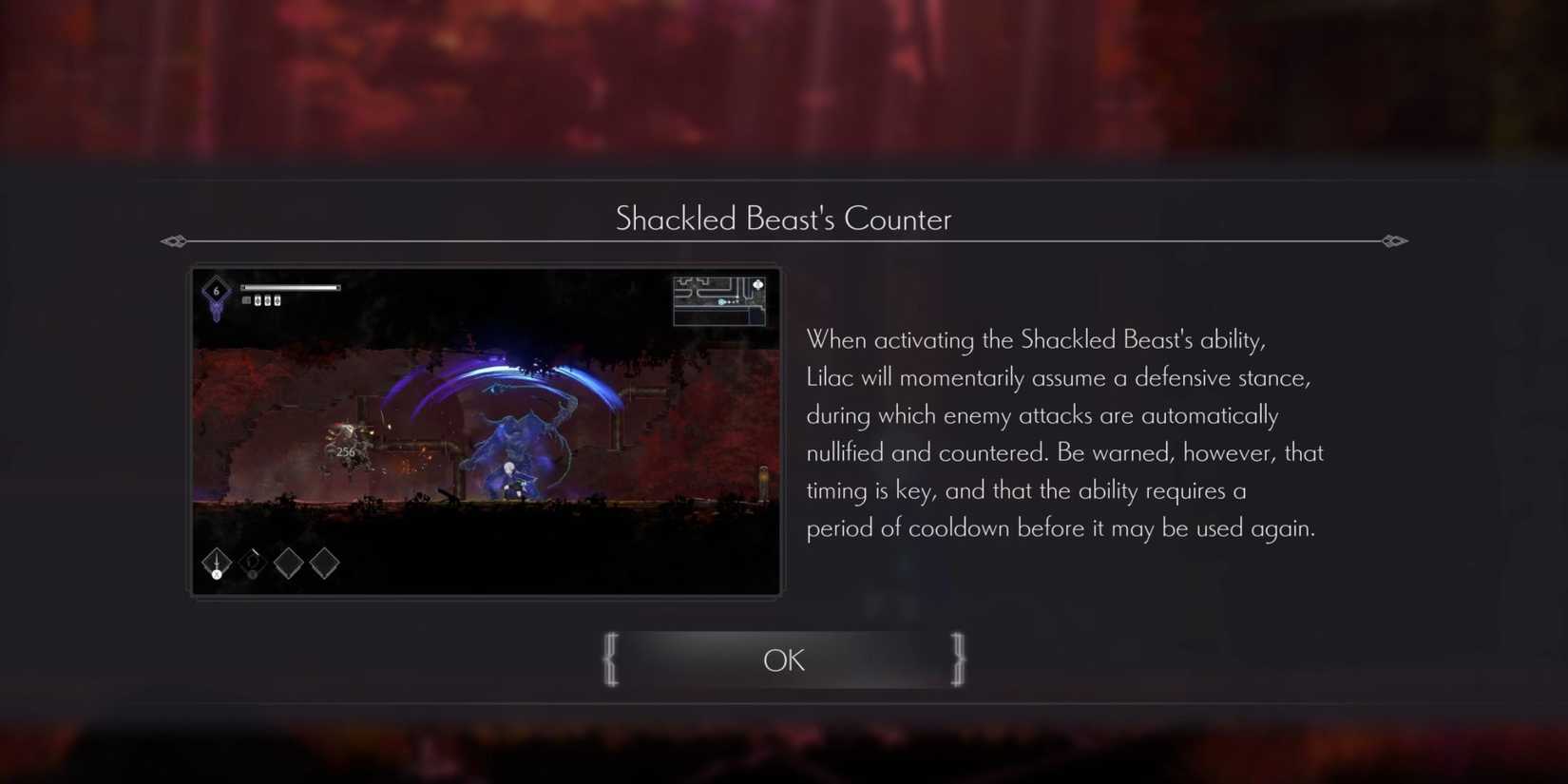Click the level 6 emblem badge
The height and width of the screenshot is (784, 1568).
tap(215, 290)
